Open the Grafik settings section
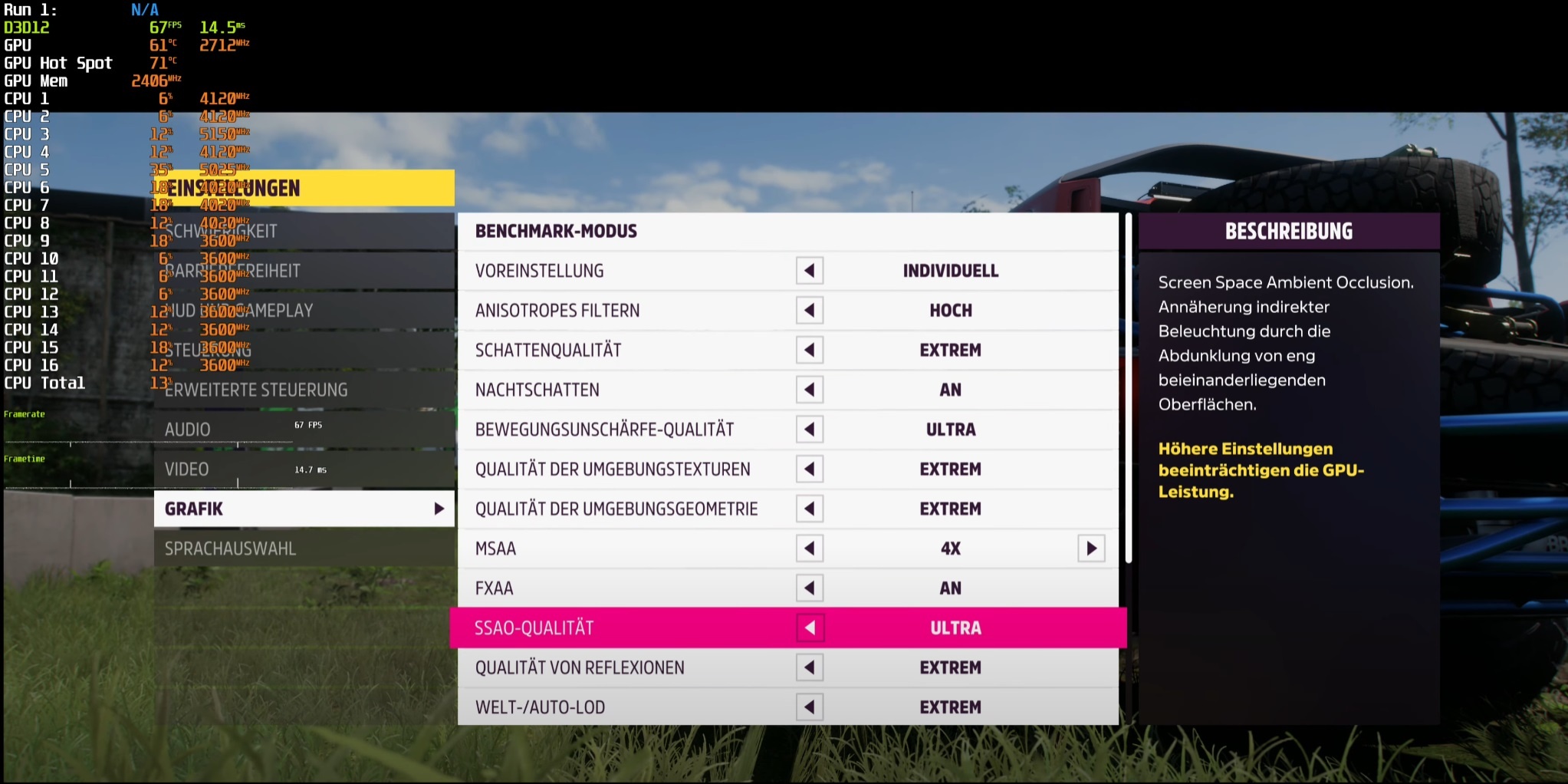This screenshot has height=784, width=1568. click(304, 509)
